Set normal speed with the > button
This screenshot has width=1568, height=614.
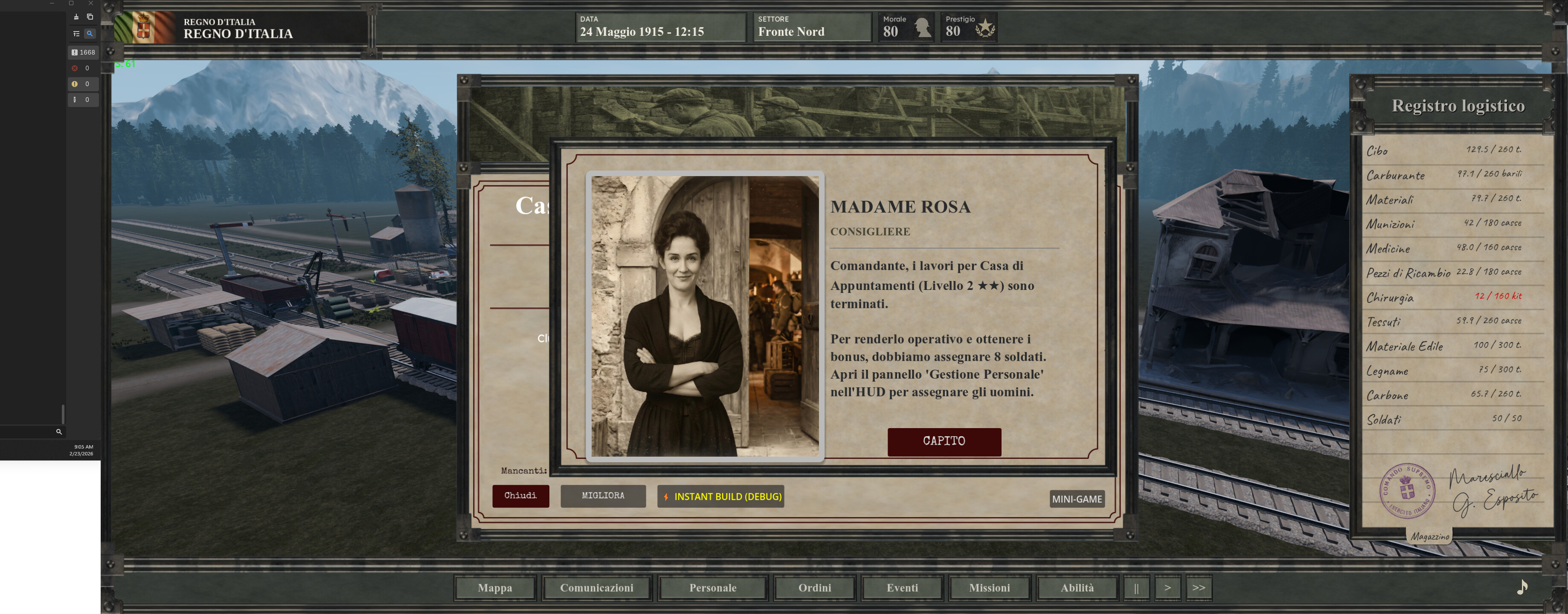pyautogui.click(x=1167, y=588)
